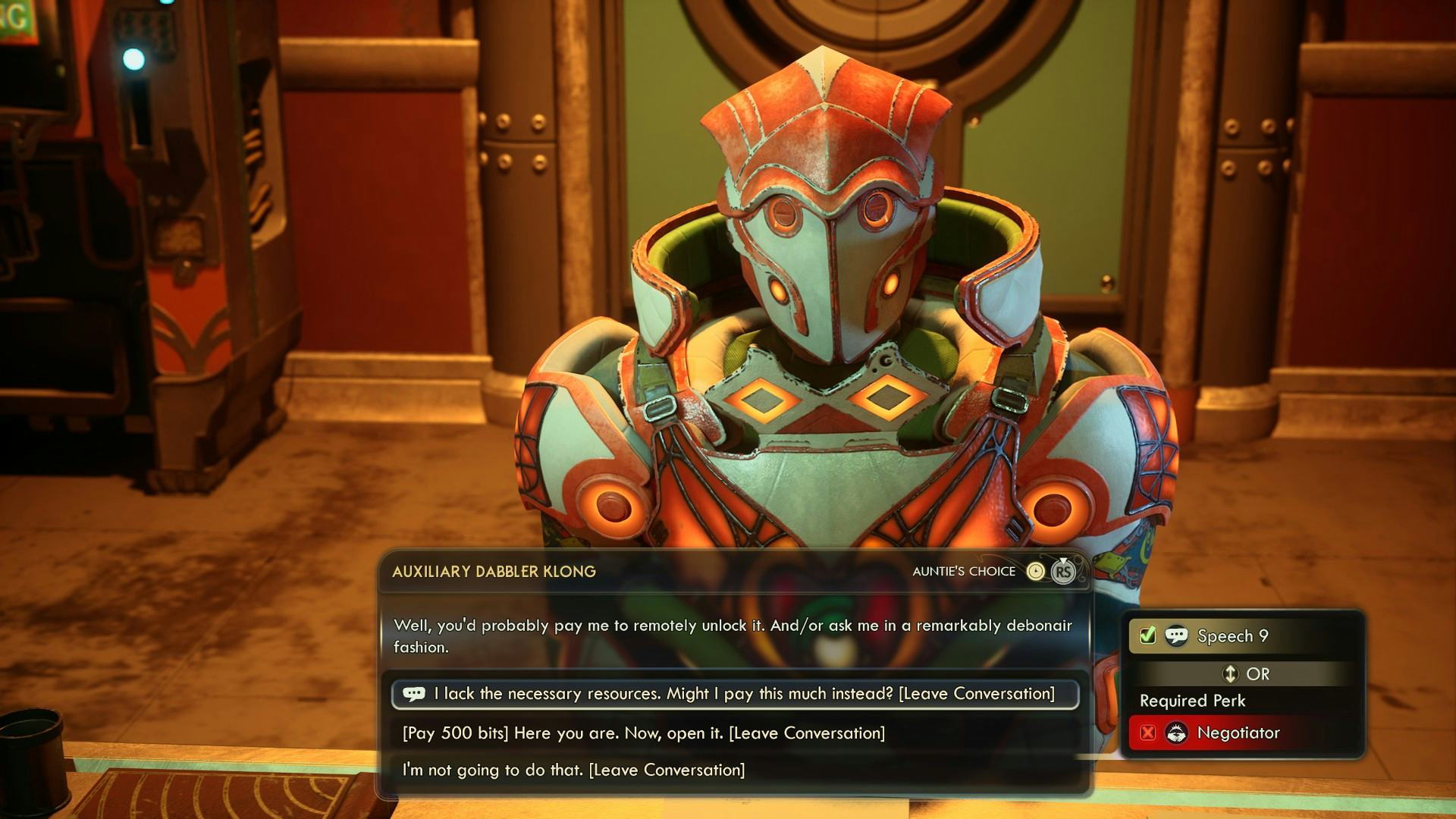The width and height of the screenshot is (1456, 819).
Task: Pick the "I'm not going to do that" reply
Action: coord(573,770)
